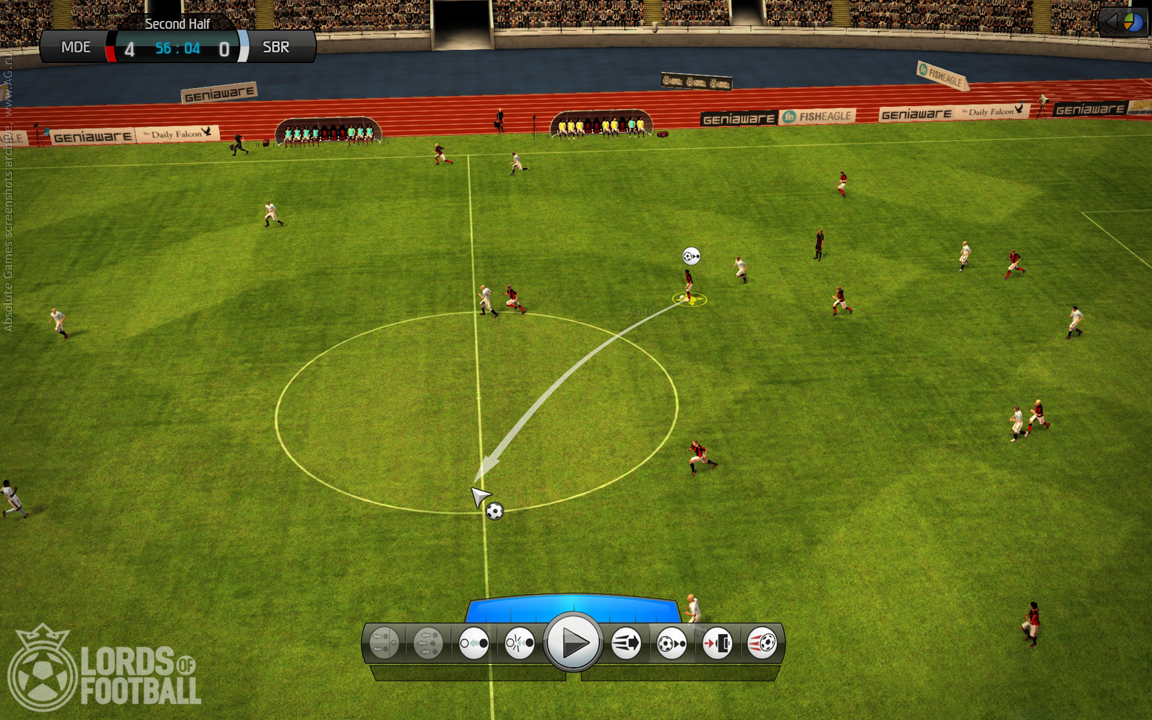The height and width of the screenshot is (720, 1152).
Task: Activate the speed-lines arrow sprint command
Action: (626, 643)
